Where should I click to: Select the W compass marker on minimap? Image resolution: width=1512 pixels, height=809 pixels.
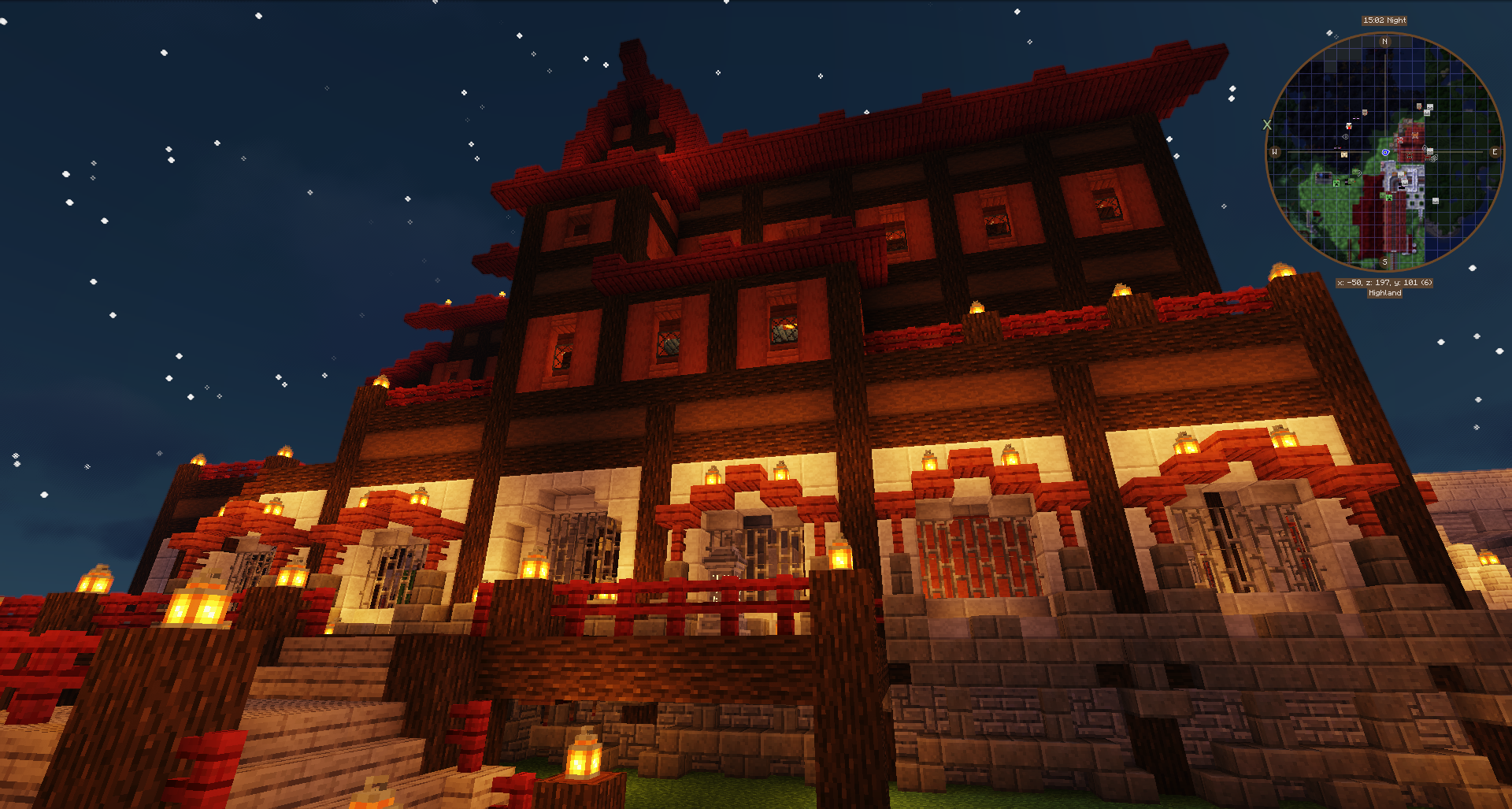point(1275,152)
